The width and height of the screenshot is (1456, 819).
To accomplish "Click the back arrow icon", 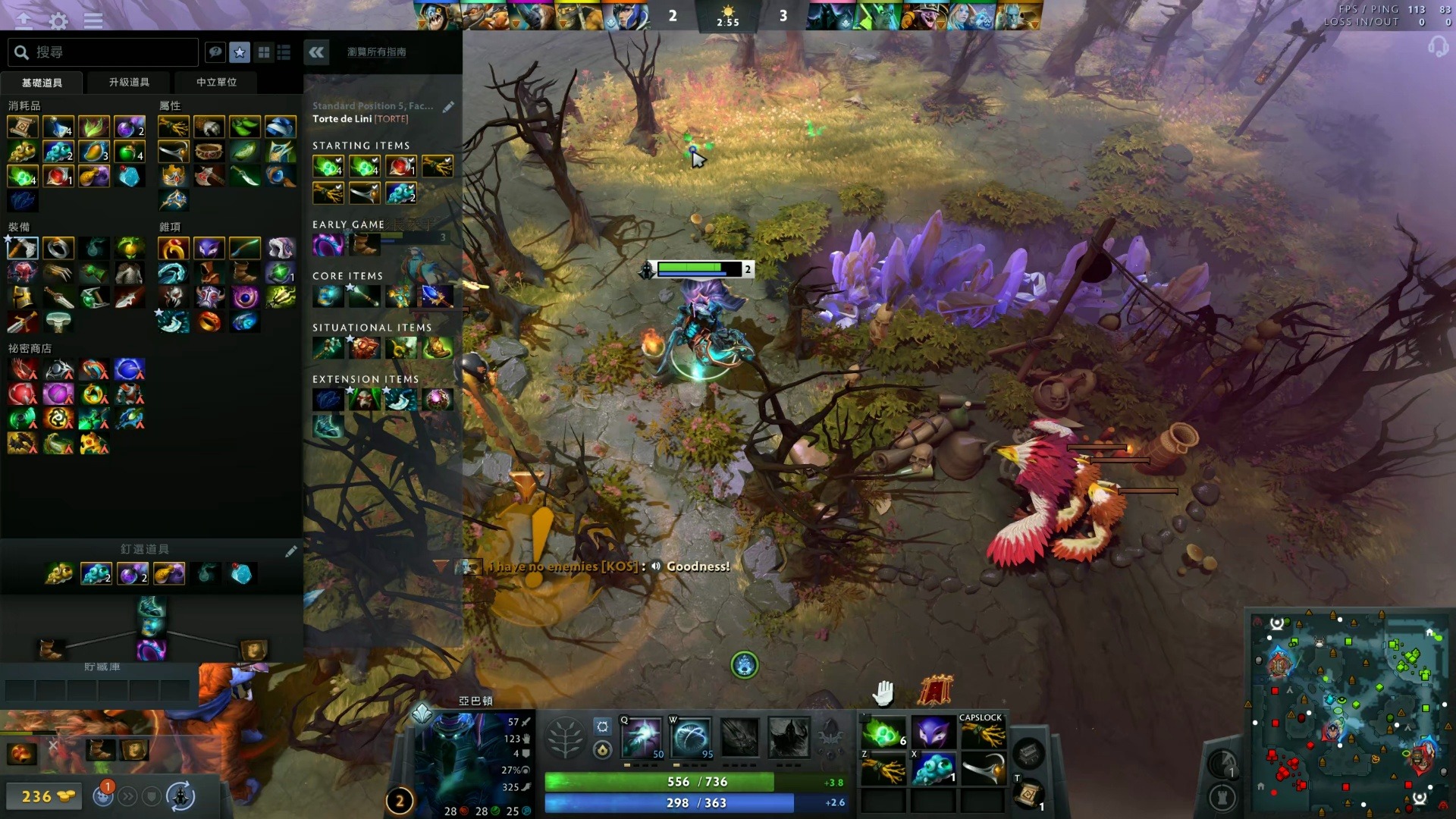I will pyautogui.click(x=24, y=20).
